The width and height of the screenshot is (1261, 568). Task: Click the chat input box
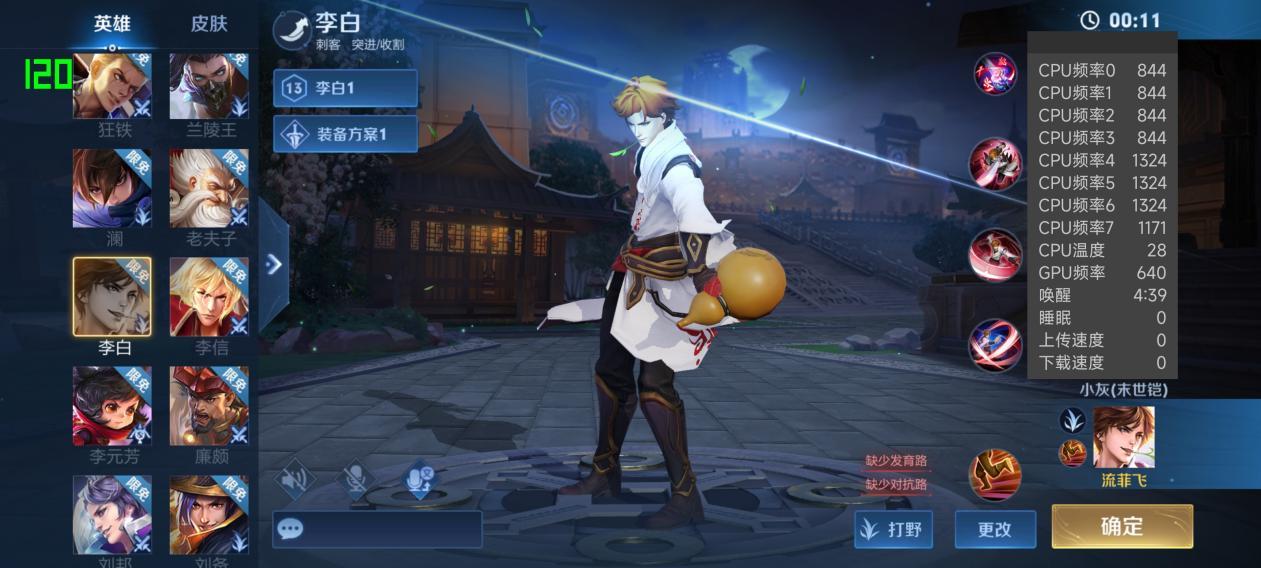pos(377,529)
